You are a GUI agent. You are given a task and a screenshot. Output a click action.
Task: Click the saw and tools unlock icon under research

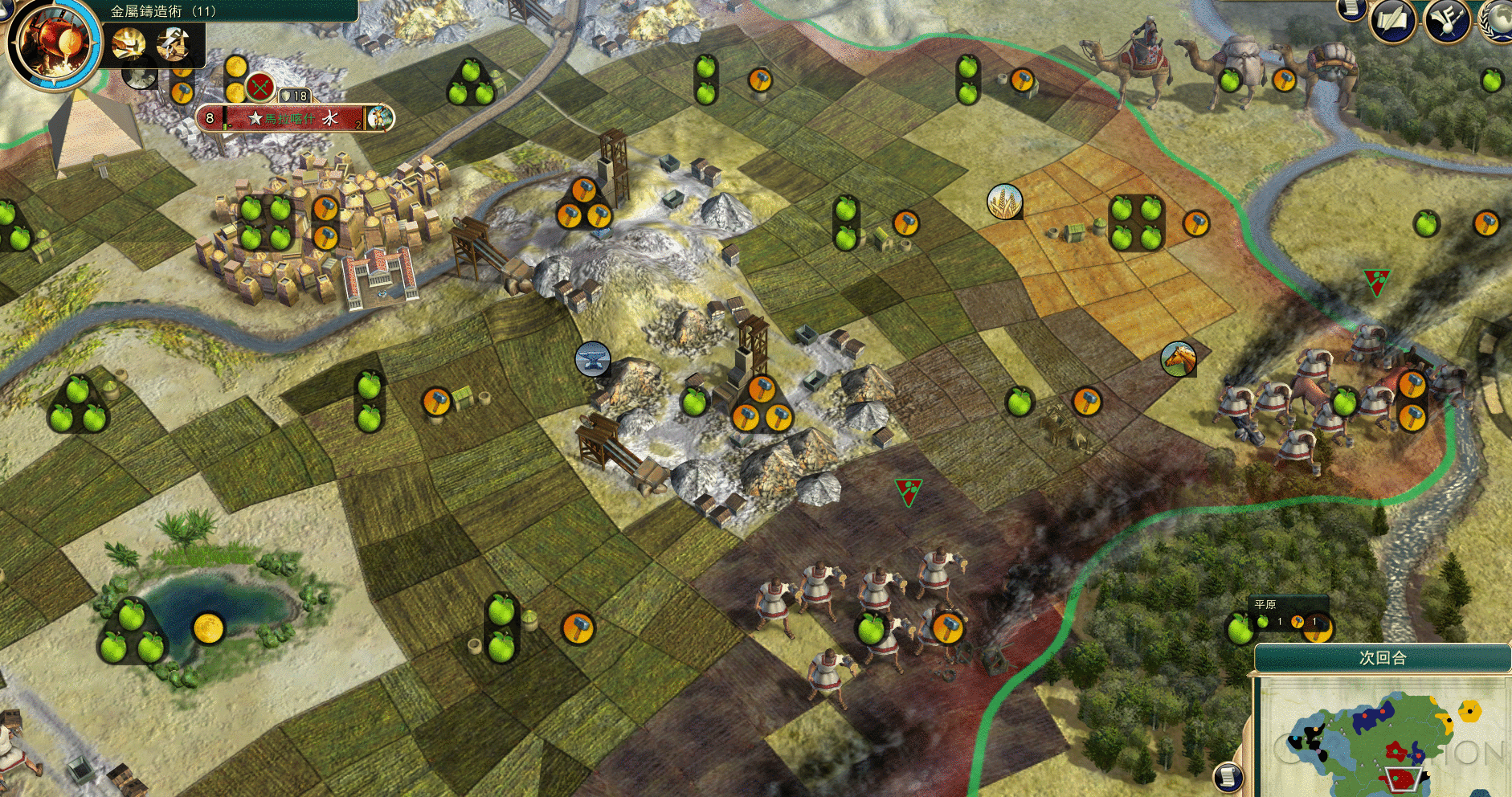(x=173, y=43)
